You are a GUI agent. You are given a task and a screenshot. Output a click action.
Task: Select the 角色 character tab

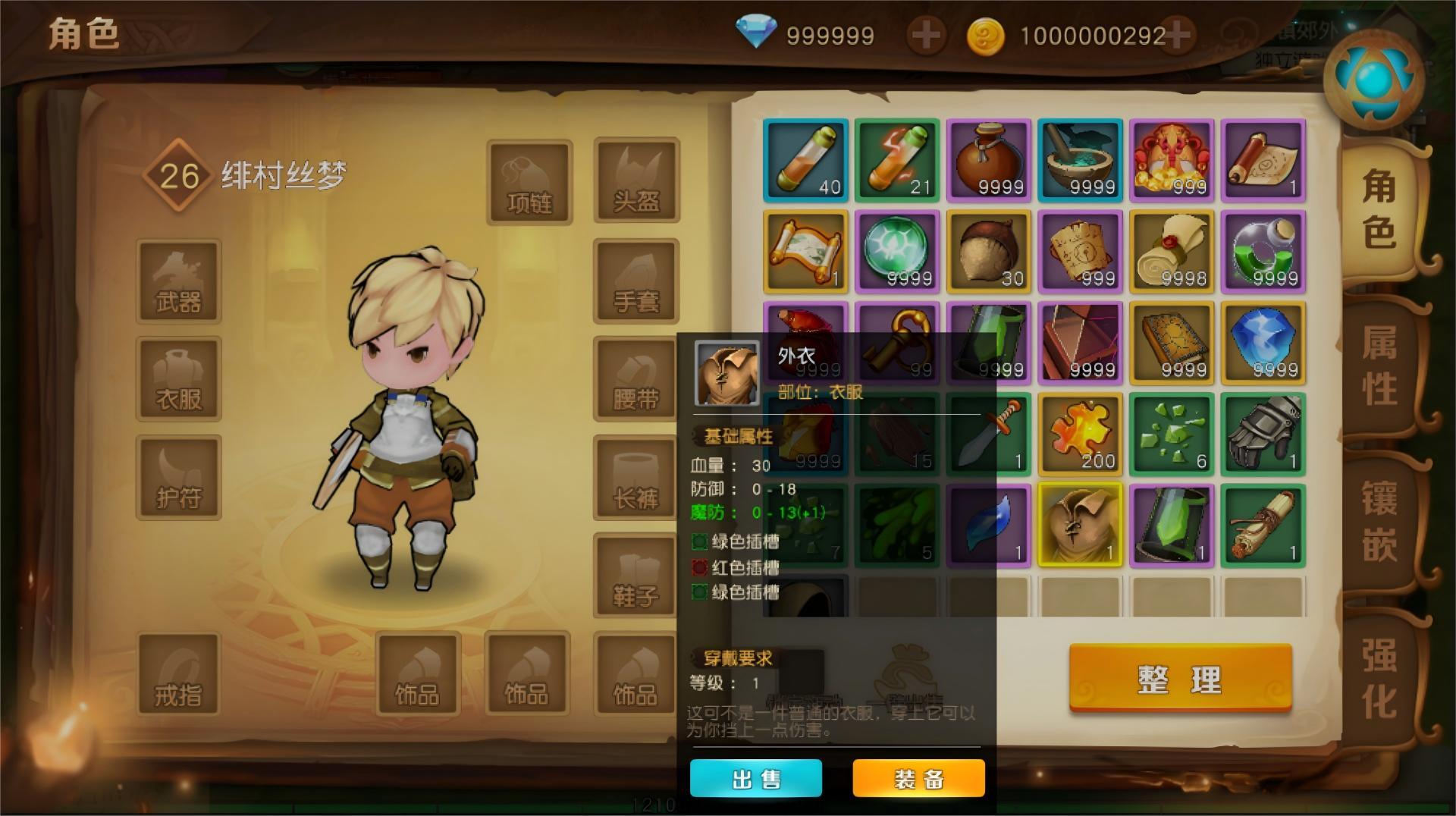coord(1379,209)
